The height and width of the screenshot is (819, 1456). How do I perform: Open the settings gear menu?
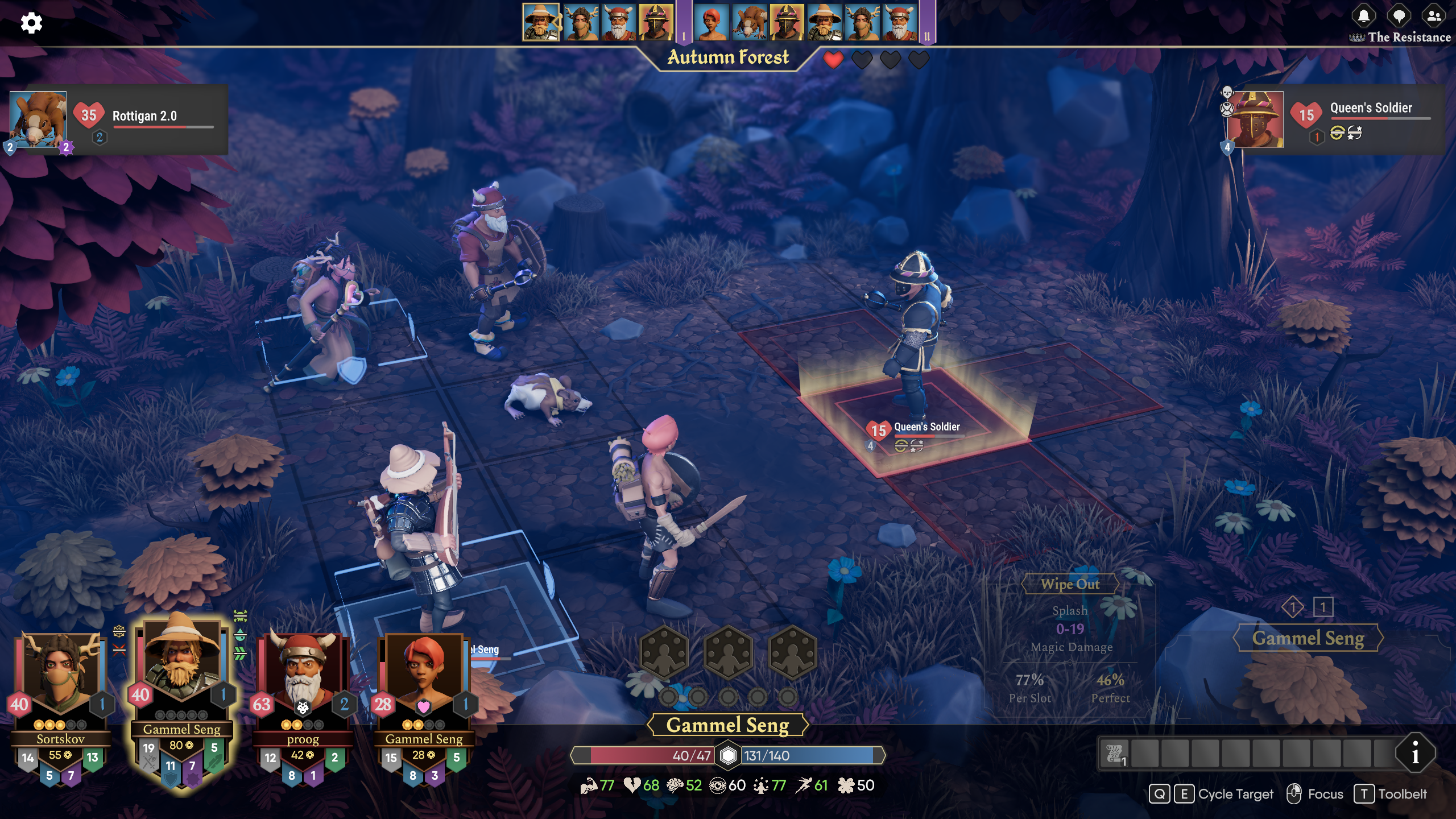coord(31,23)
